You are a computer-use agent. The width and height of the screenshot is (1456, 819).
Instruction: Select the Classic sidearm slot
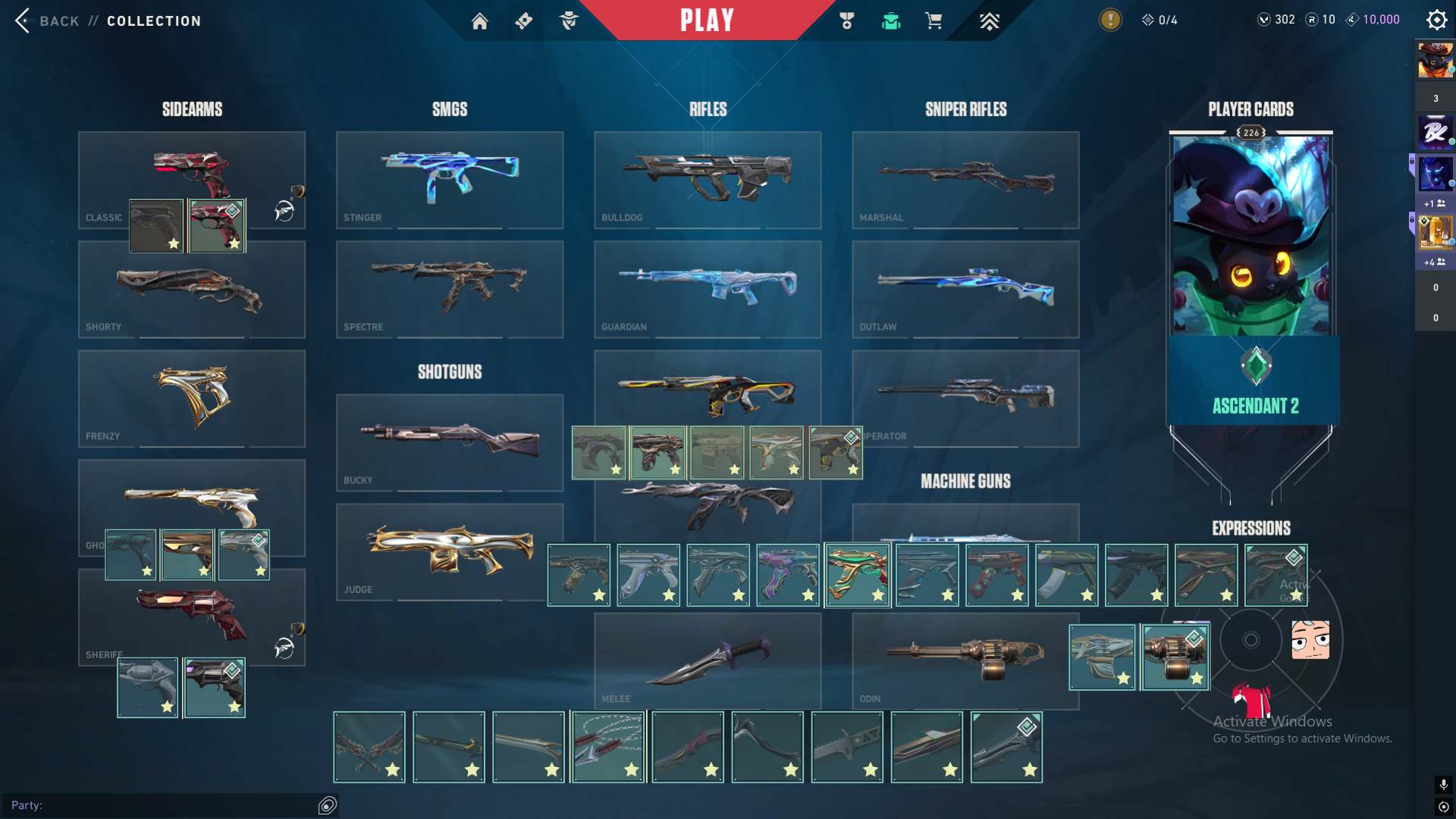tap(191, 167)
